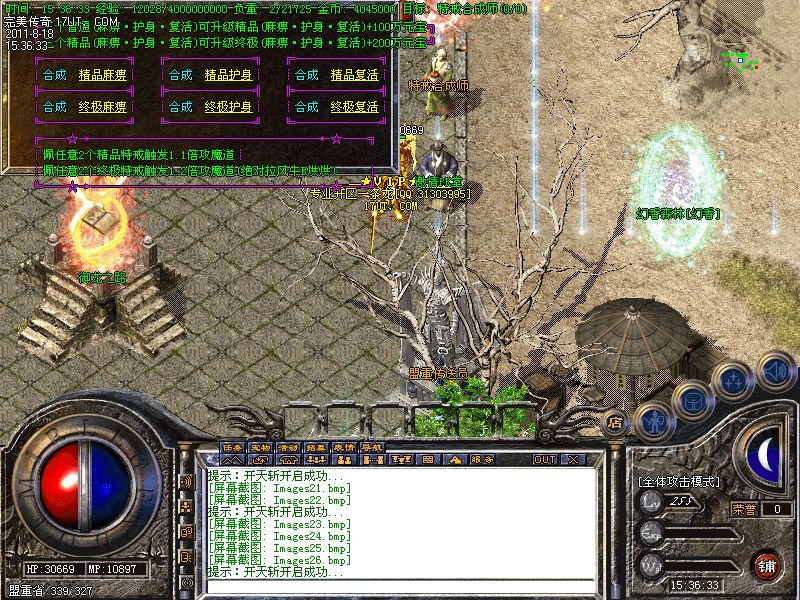Open the skills sparkle round button
Image resolution: width=800 pixels, height=600 pixels.
pyautogui.click(x=735, y=380)
